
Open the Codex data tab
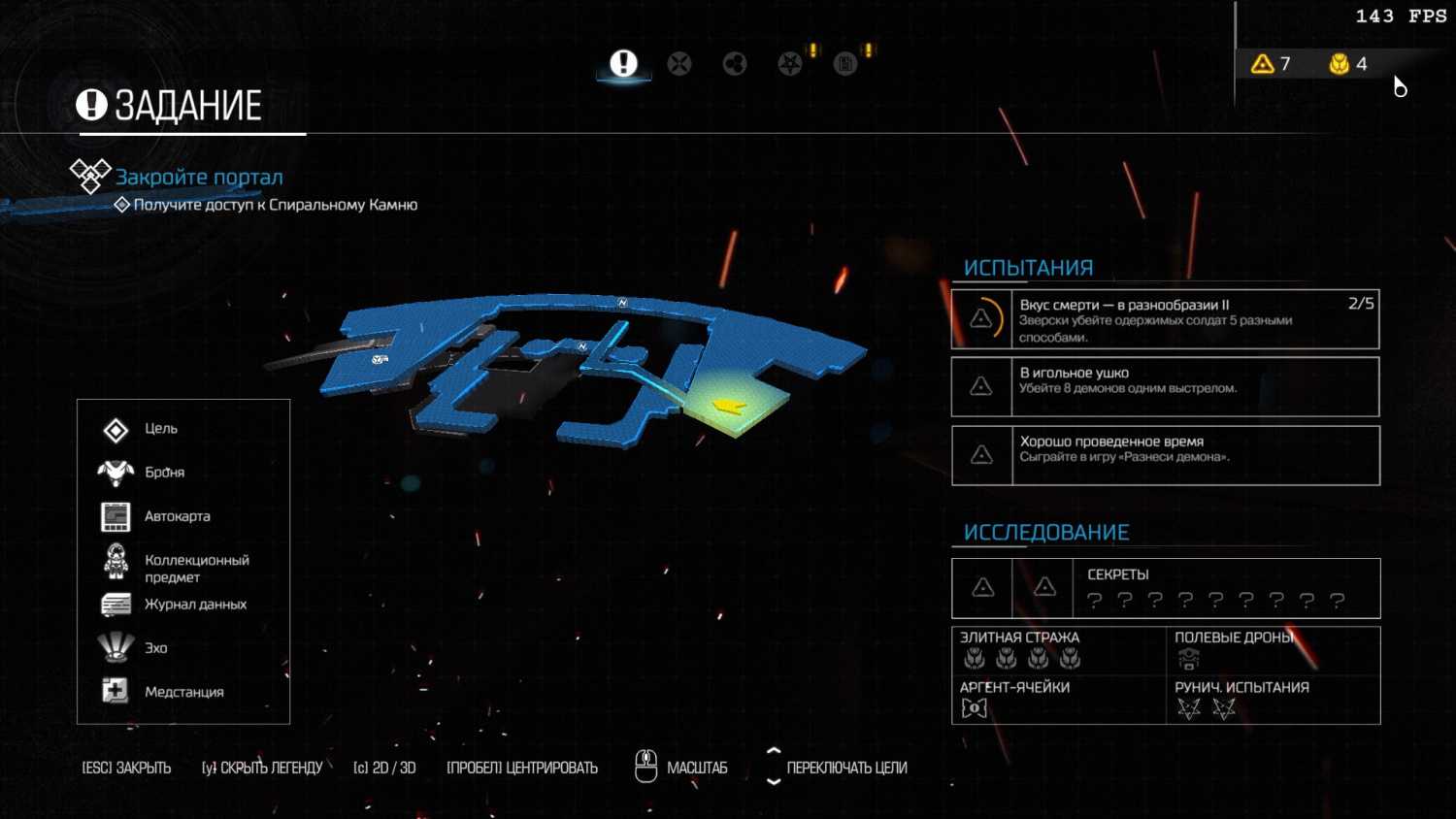[x=845, y=64]
